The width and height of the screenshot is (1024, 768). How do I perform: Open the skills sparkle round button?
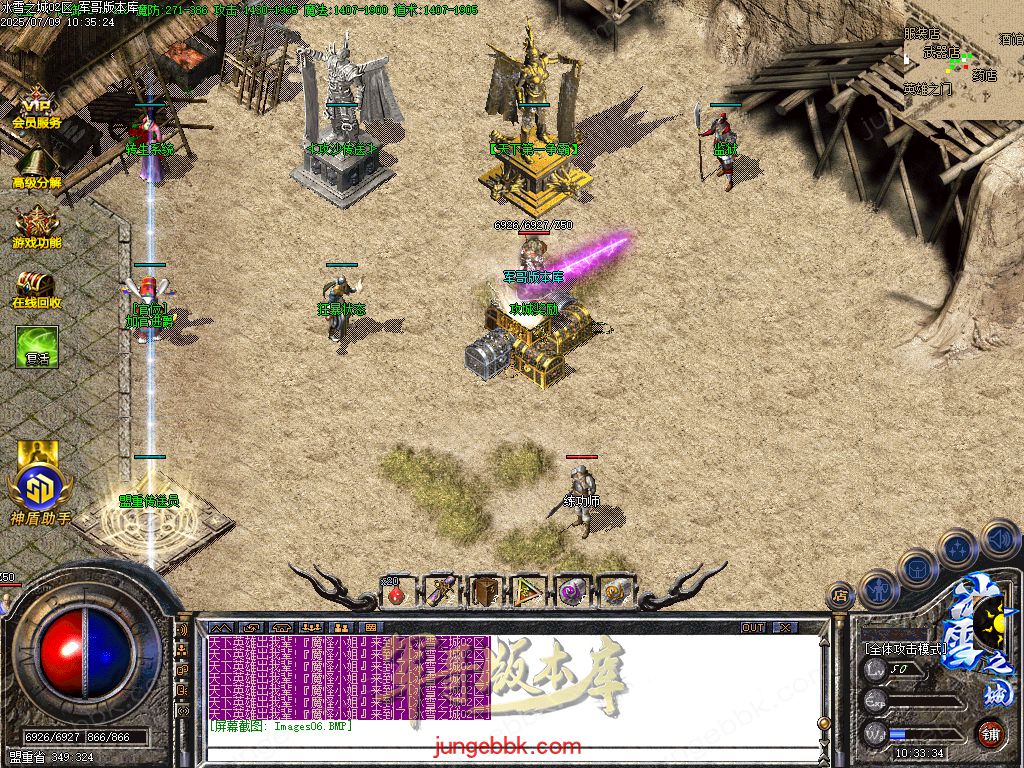[958, 549]
